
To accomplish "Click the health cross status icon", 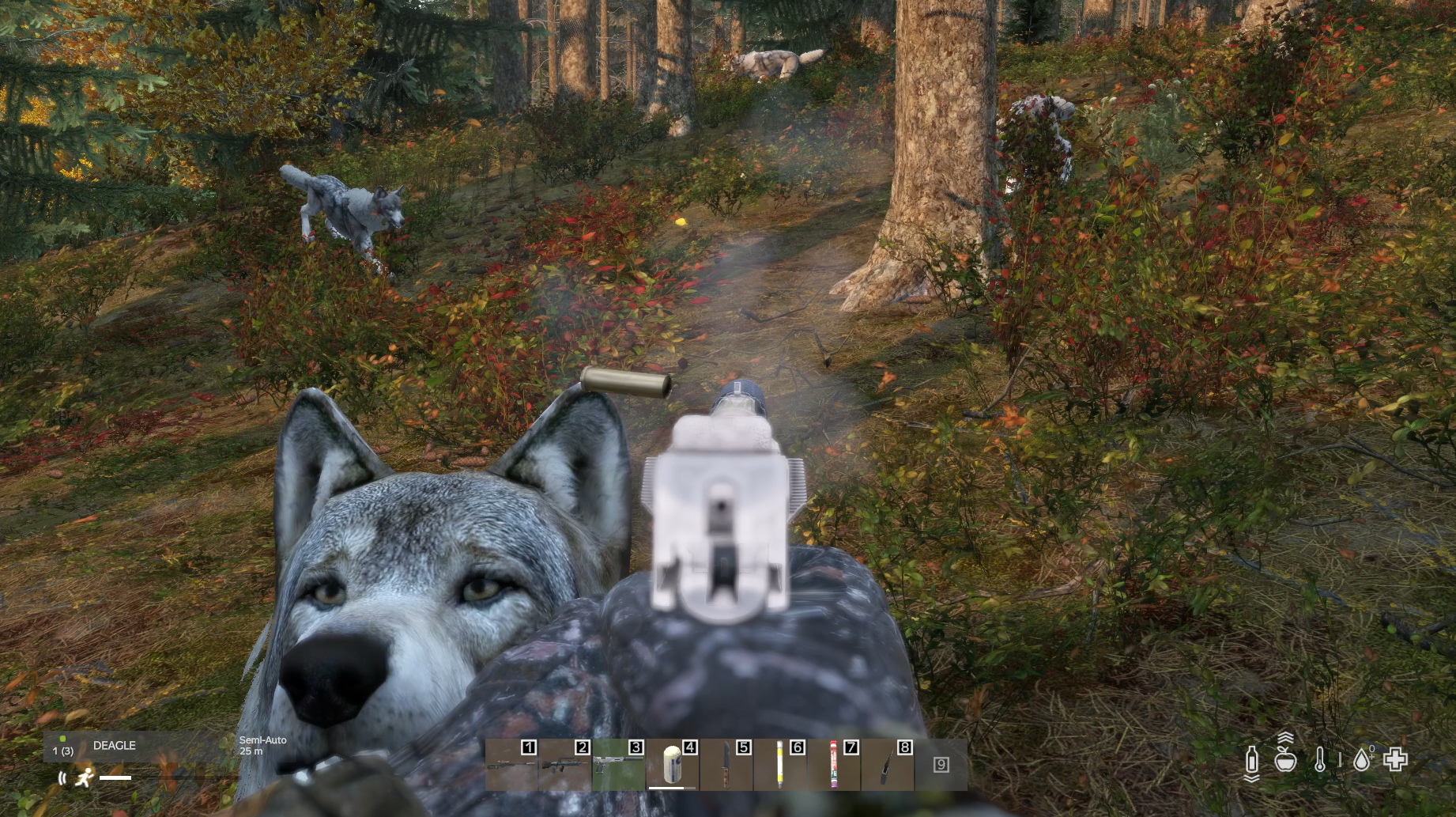I will coord(1396,760).
